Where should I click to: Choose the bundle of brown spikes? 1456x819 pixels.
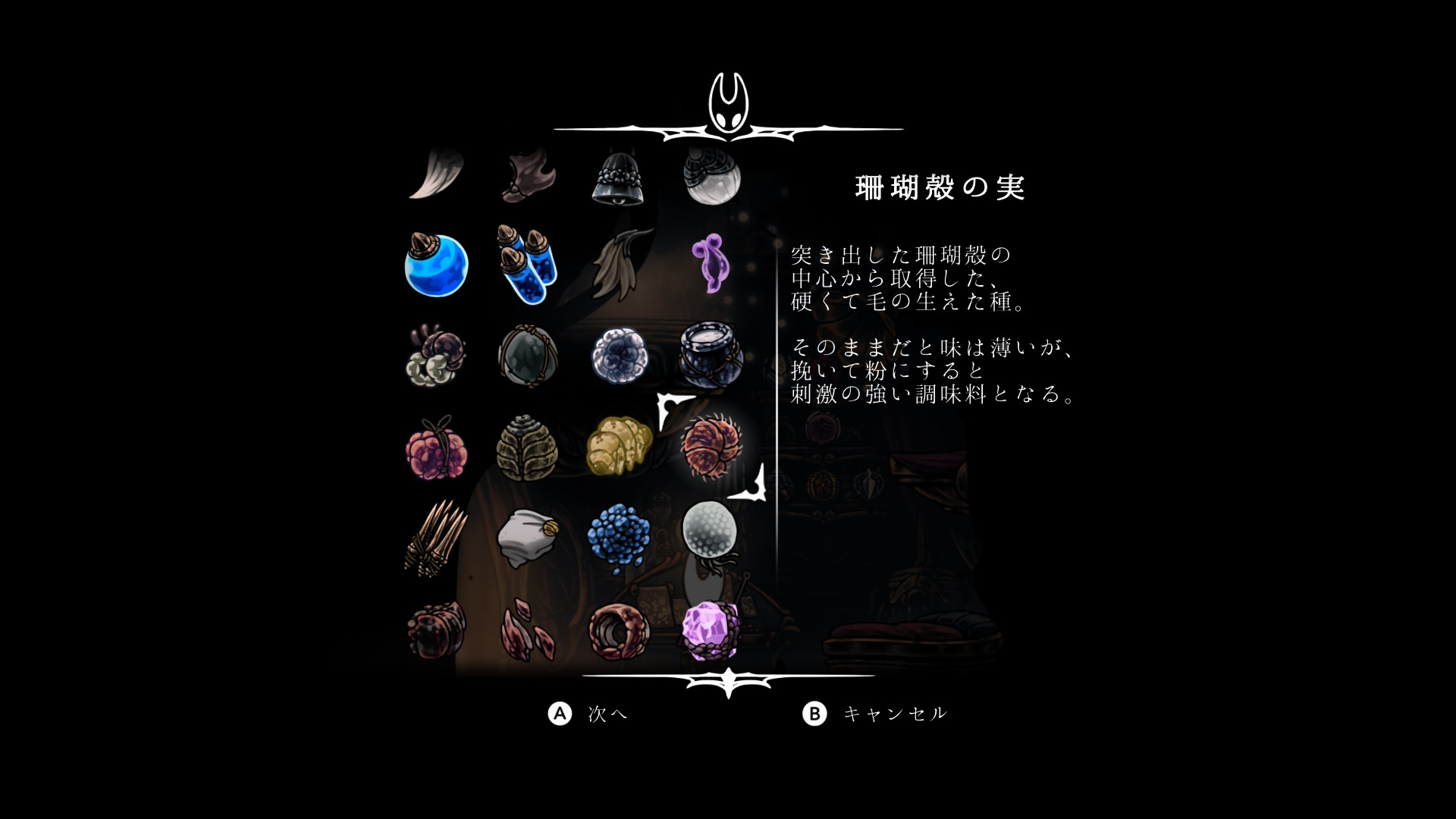pyautogui.click(x=436, y=539)
